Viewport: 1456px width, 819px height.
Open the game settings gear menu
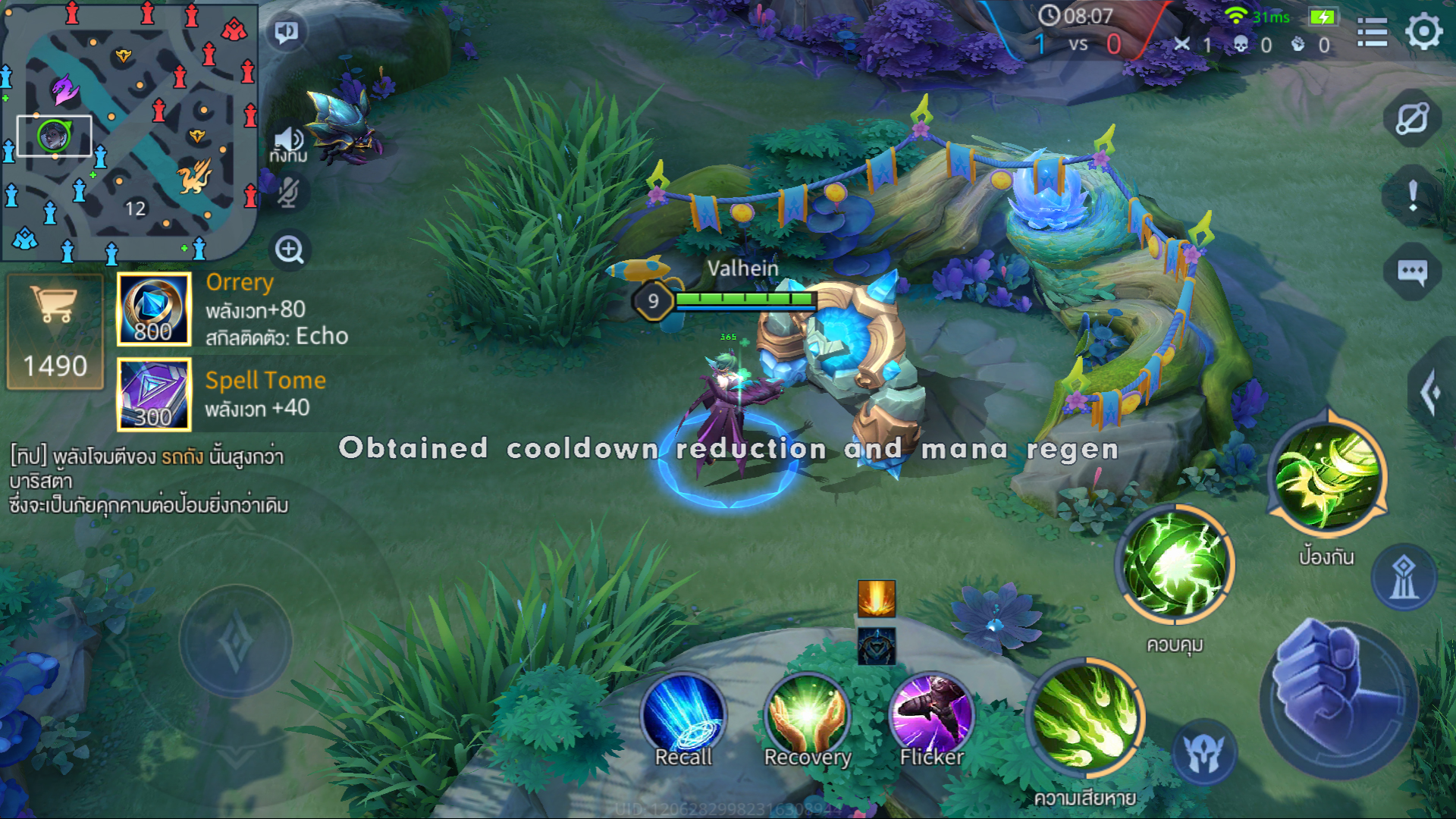tap(1423, 32)
